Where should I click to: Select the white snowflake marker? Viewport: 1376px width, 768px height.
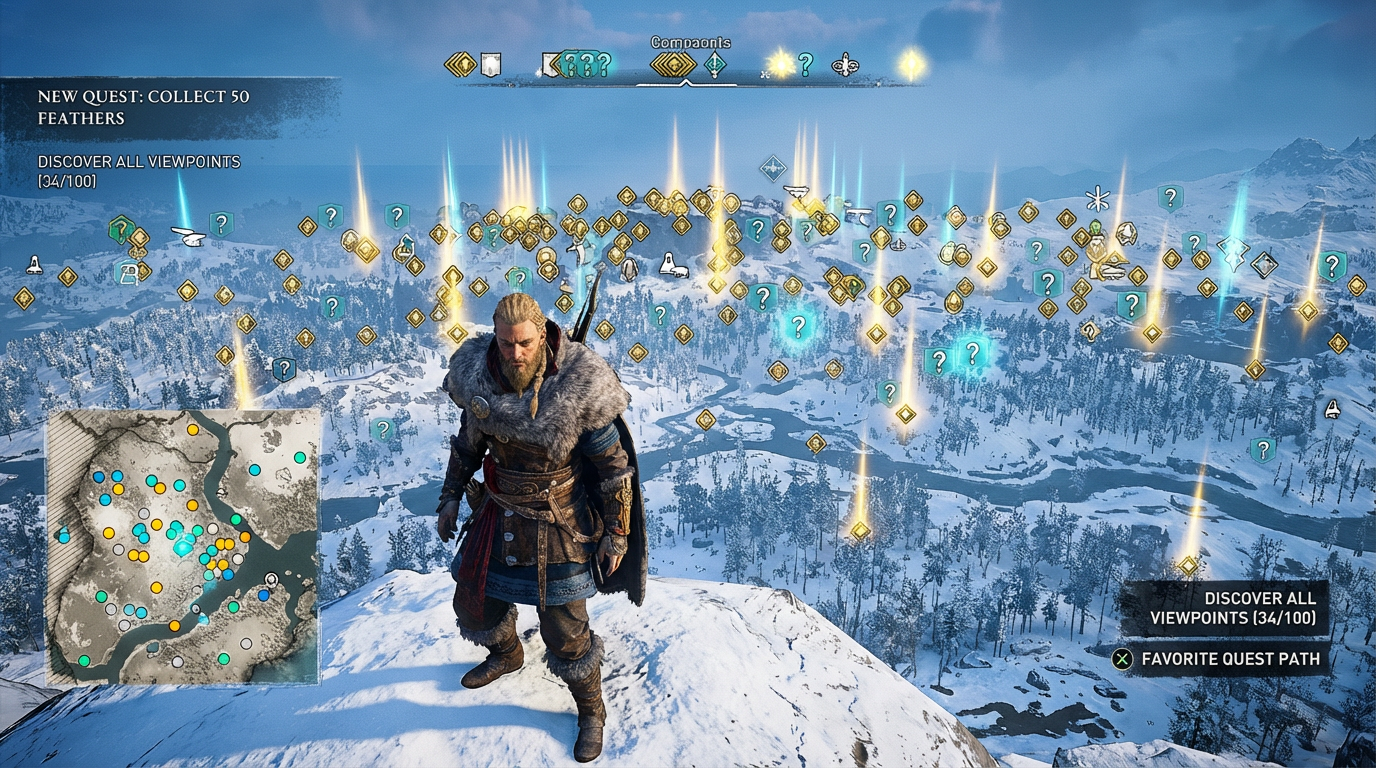(1098, 198)
